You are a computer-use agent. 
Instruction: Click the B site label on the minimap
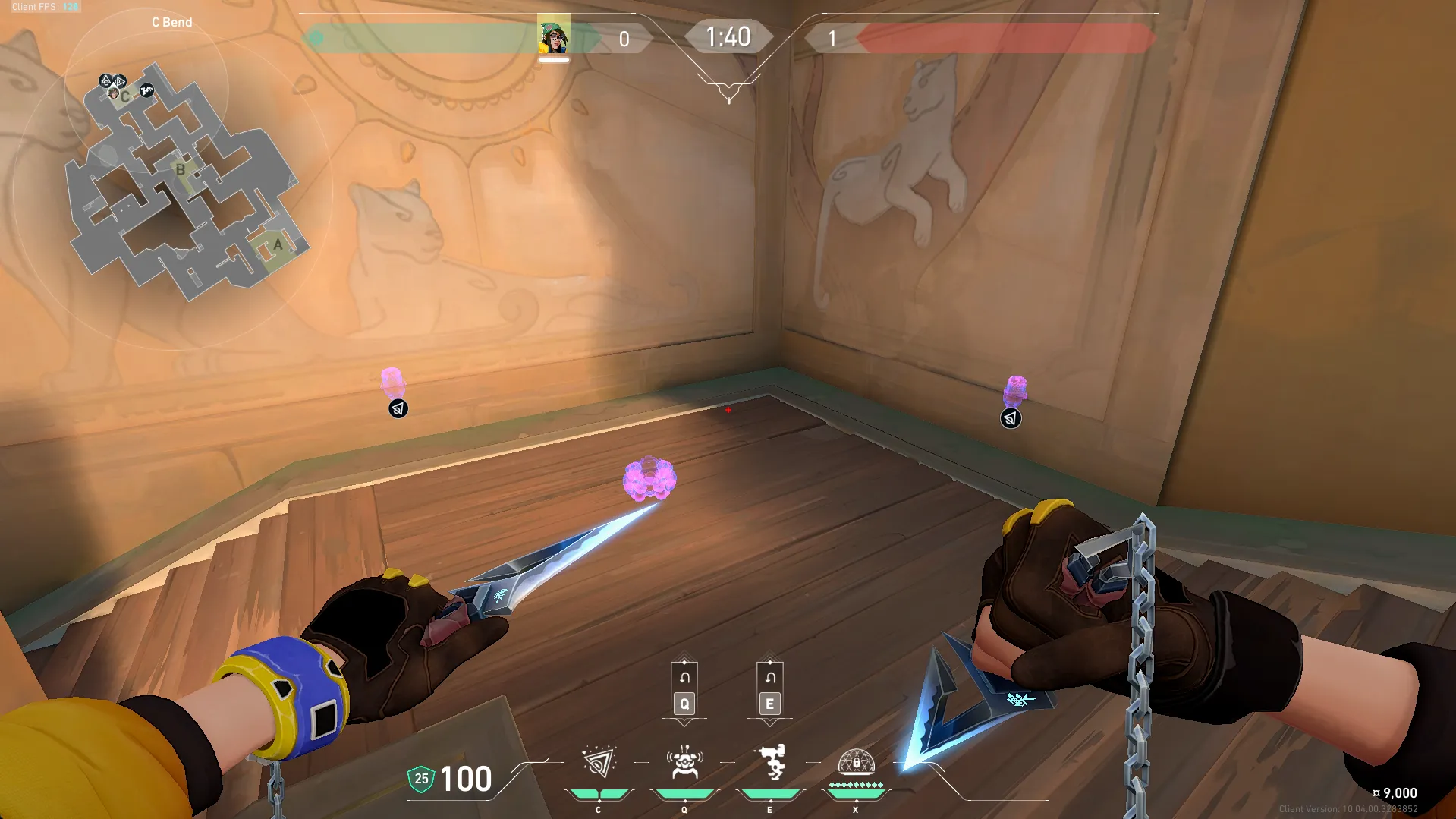point(181,169)
